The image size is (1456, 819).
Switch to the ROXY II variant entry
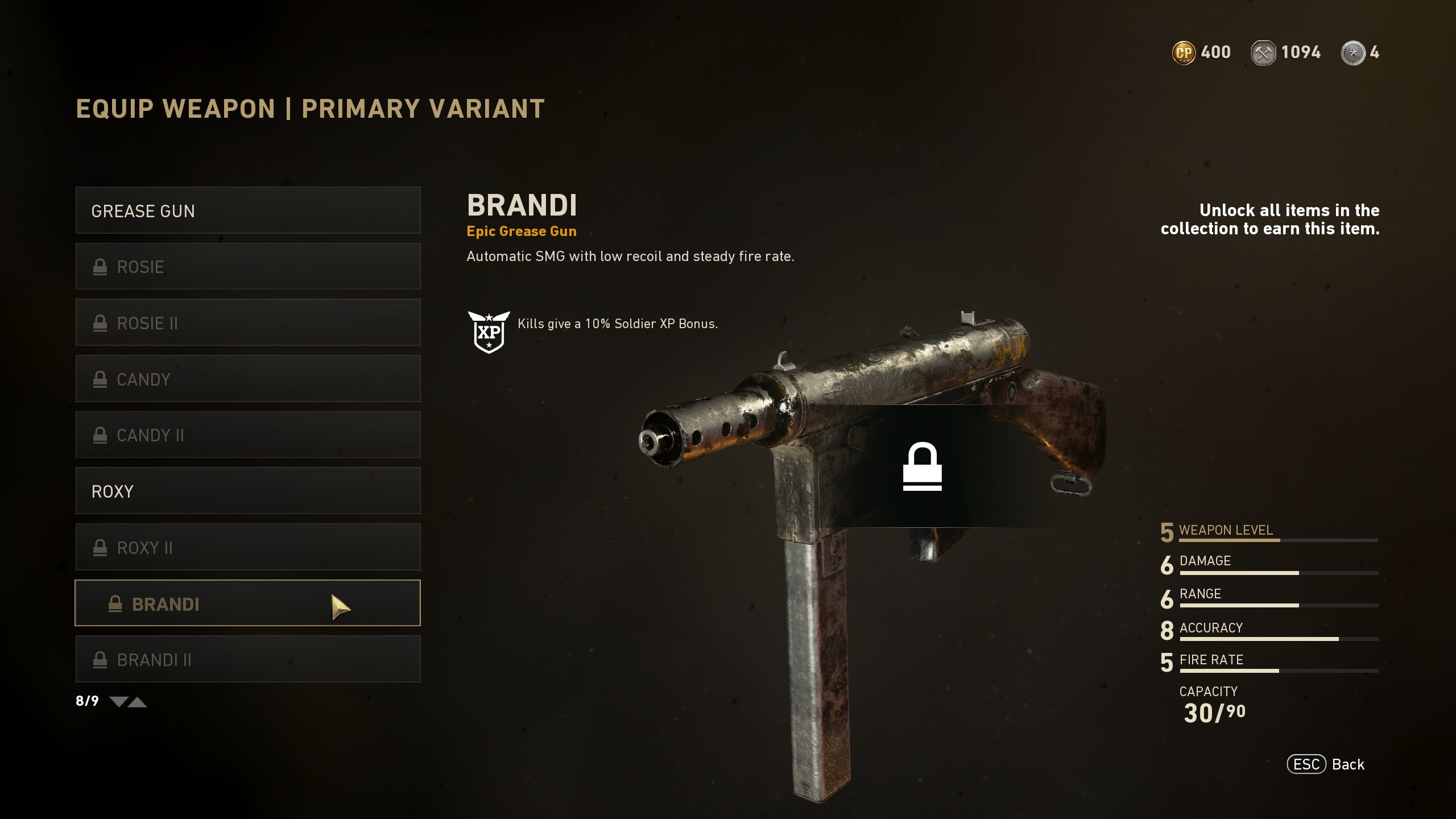tap(247, 547)
